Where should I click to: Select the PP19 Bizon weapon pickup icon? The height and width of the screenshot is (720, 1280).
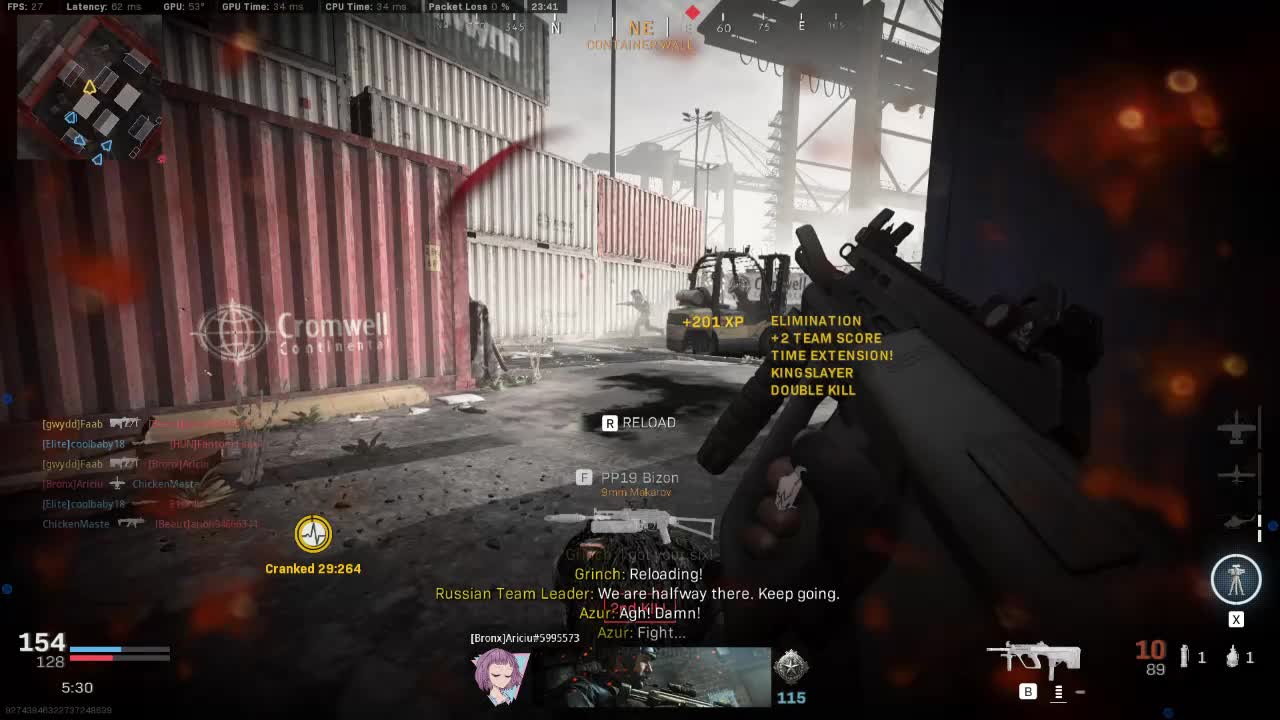coord(630,522)
